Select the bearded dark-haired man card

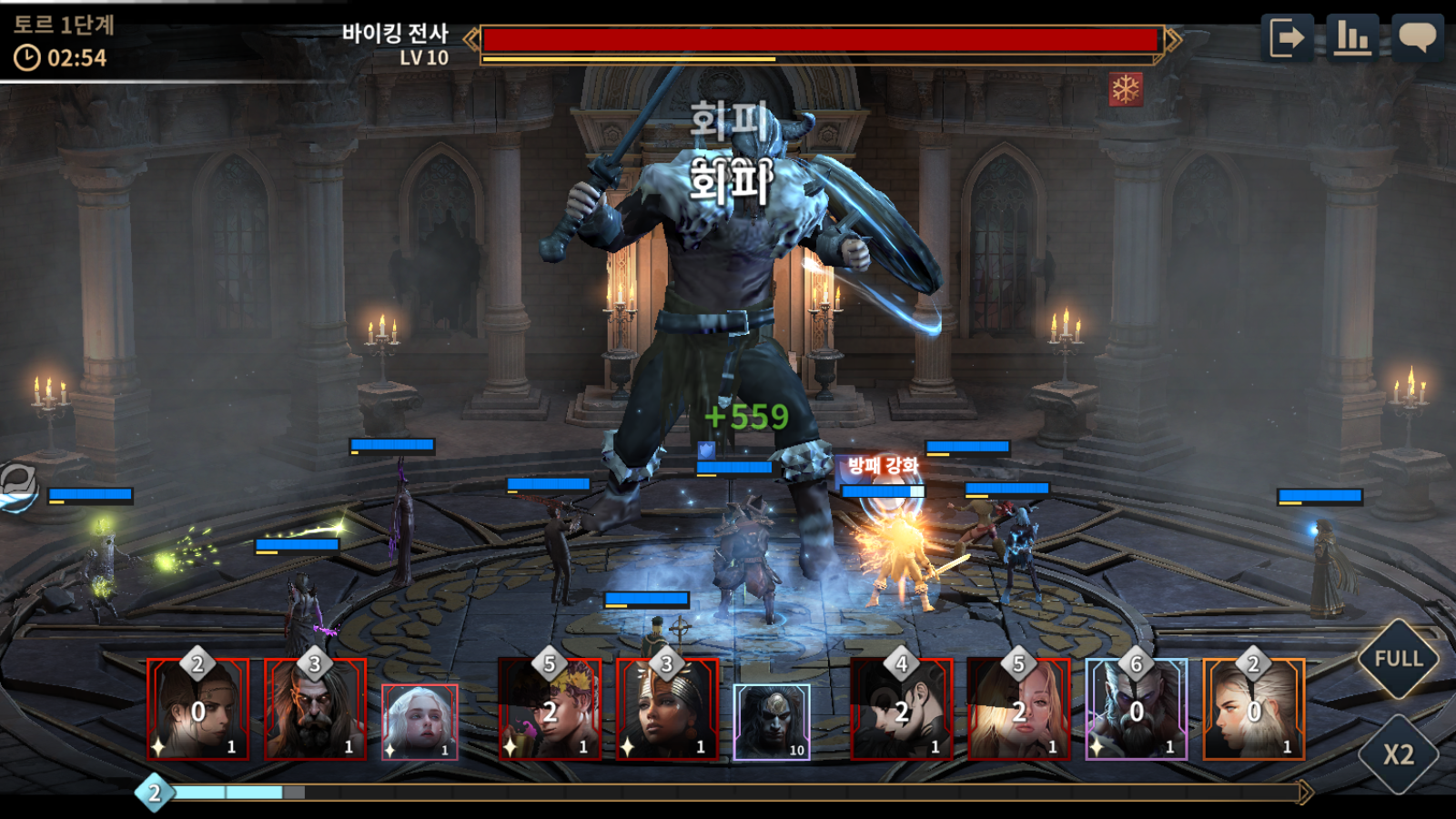315,710
